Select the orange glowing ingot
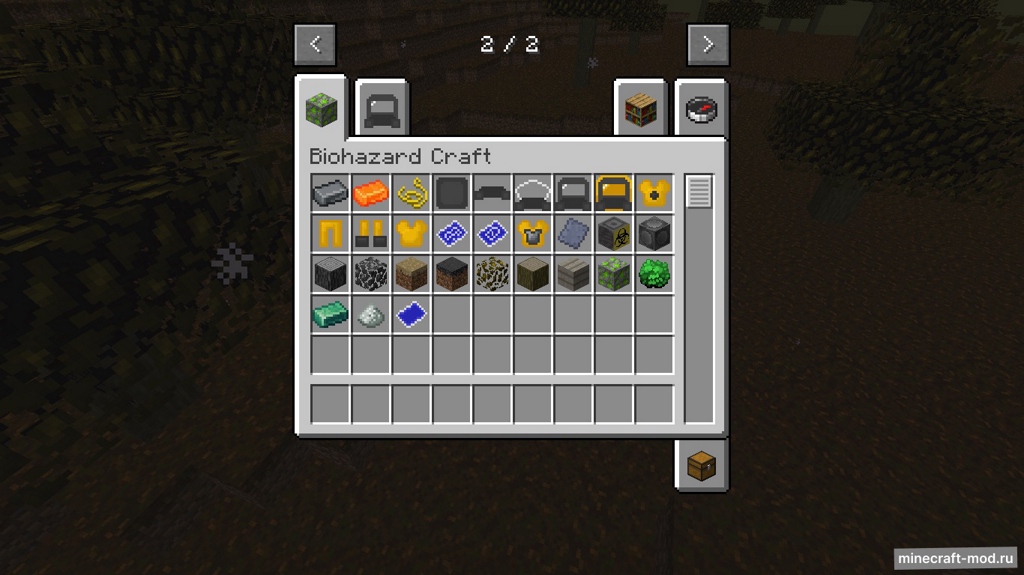The image size is (1024, 575). click(x=371, y=192)
